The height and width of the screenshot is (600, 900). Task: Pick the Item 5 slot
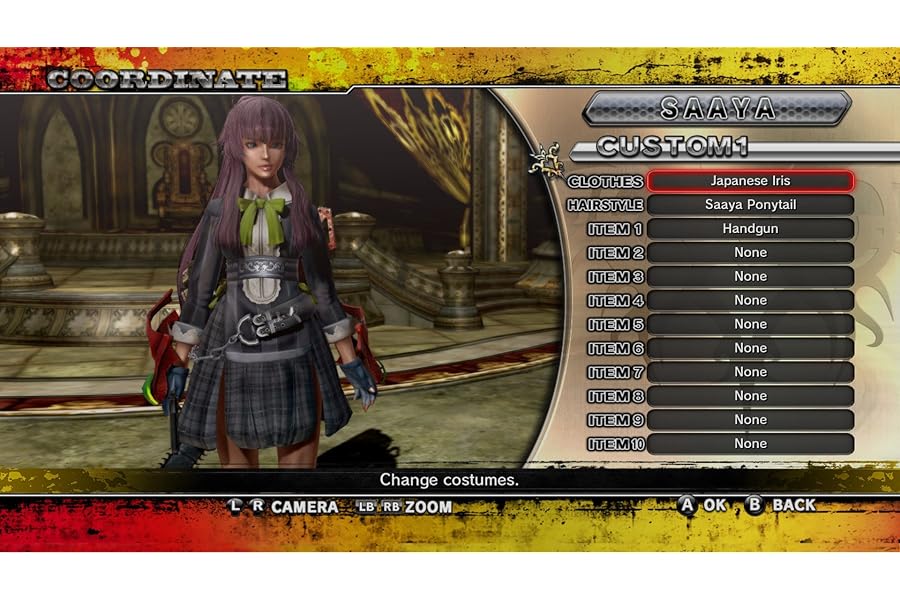(x=750, y=324)
